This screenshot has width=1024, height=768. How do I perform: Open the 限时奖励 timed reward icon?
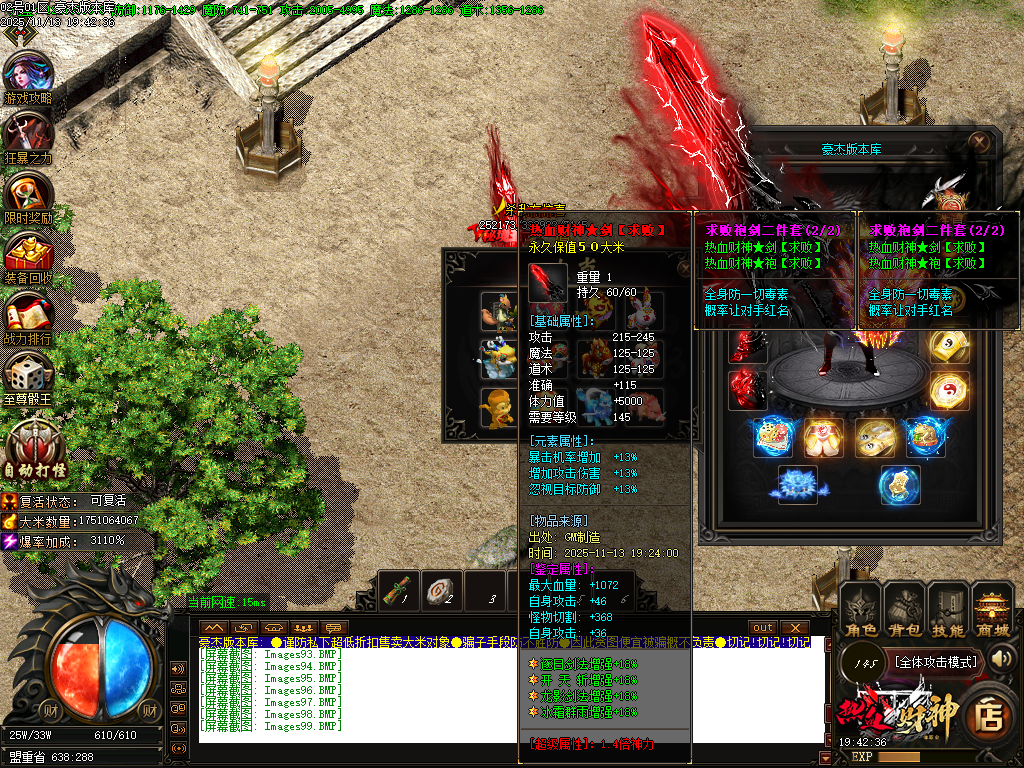28,195
